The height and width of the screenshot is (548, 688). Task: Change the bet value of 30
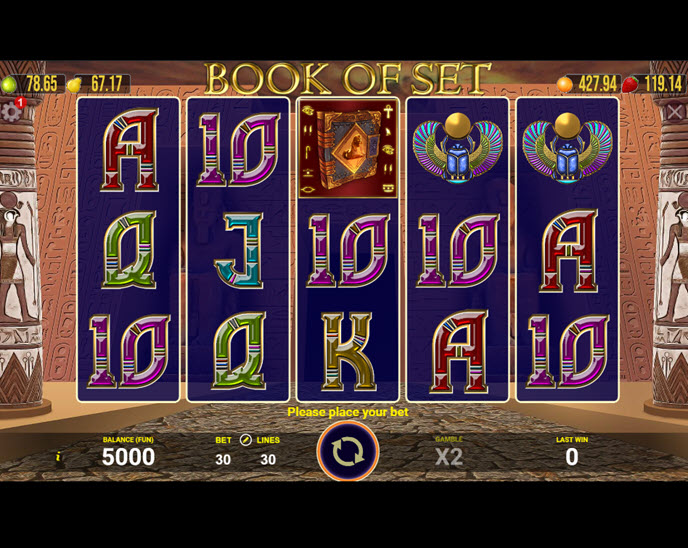tap(223, 459)
